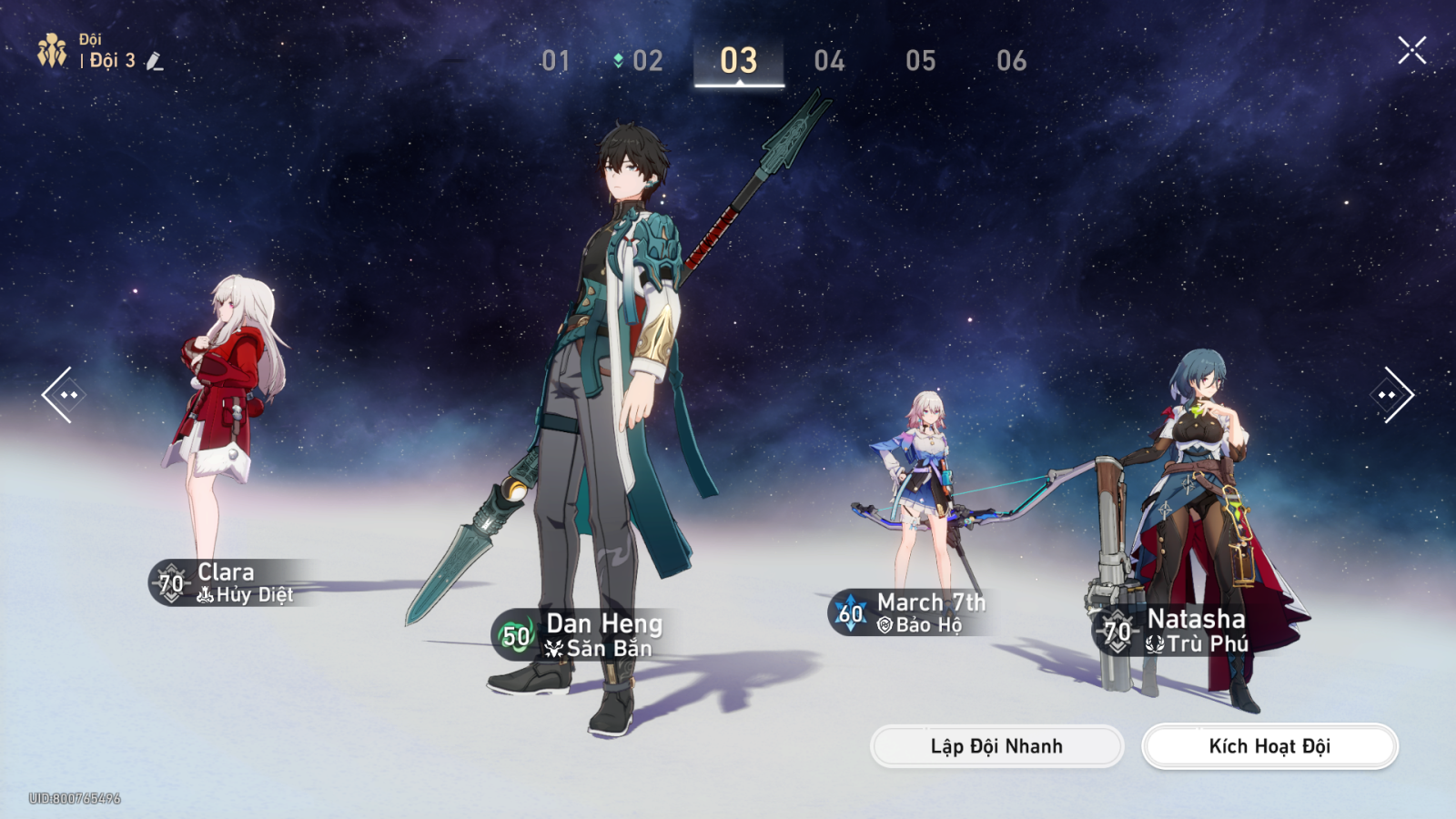Close the team setup screen
Screen dimensions: 1456x819
click(1411, 50)
